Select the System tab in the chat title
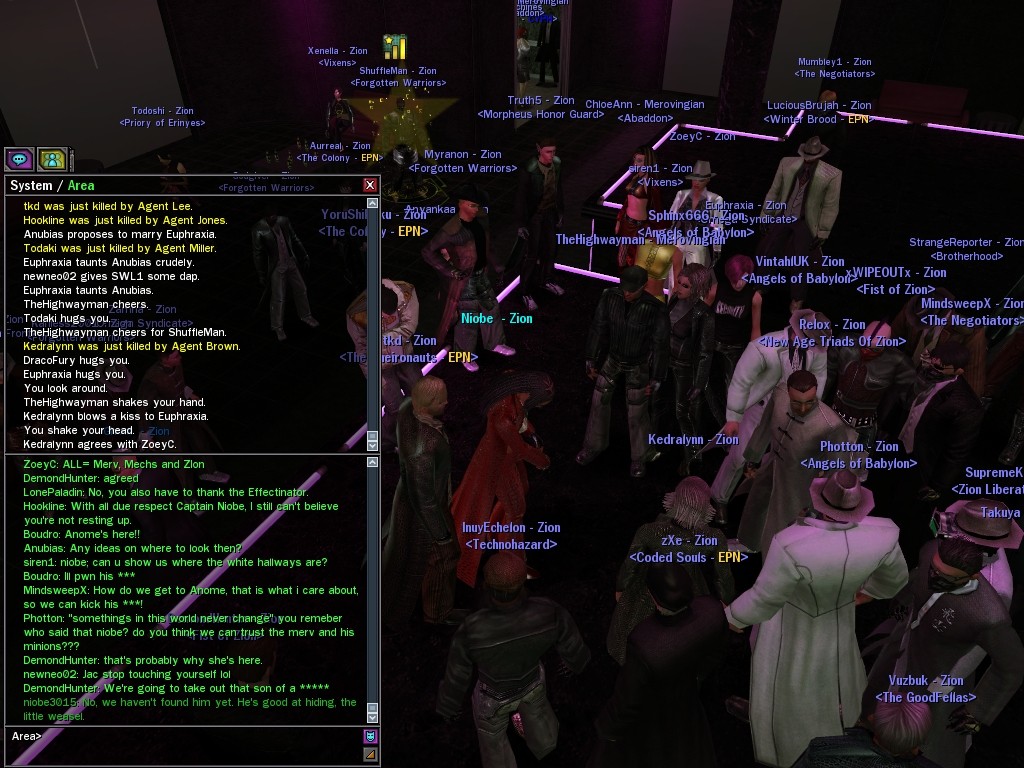 (x=30, y=185)
